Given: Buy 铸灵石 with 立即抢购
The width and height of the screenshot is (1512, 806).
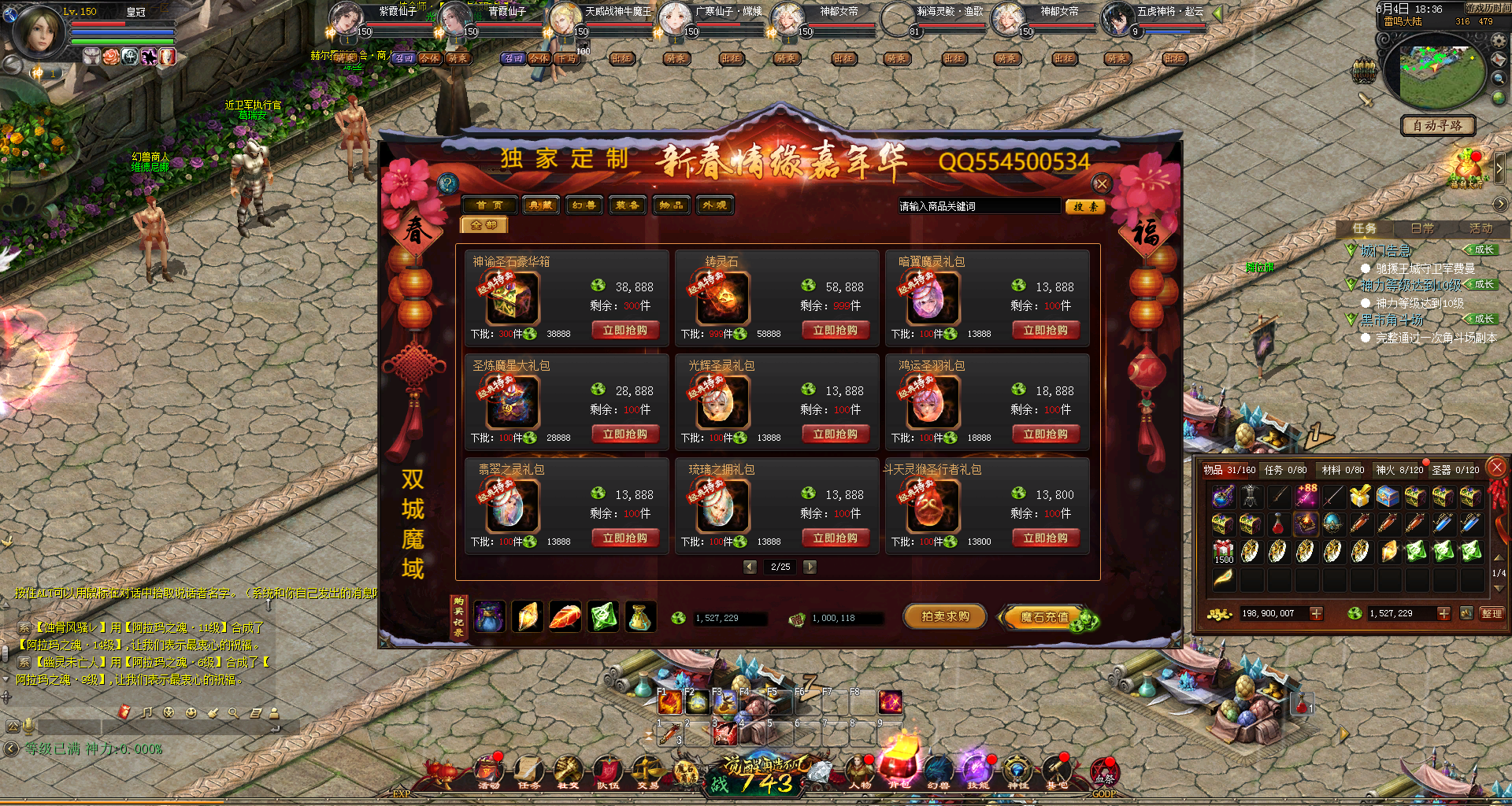Looking at the screenshot, I should (836, 331).
